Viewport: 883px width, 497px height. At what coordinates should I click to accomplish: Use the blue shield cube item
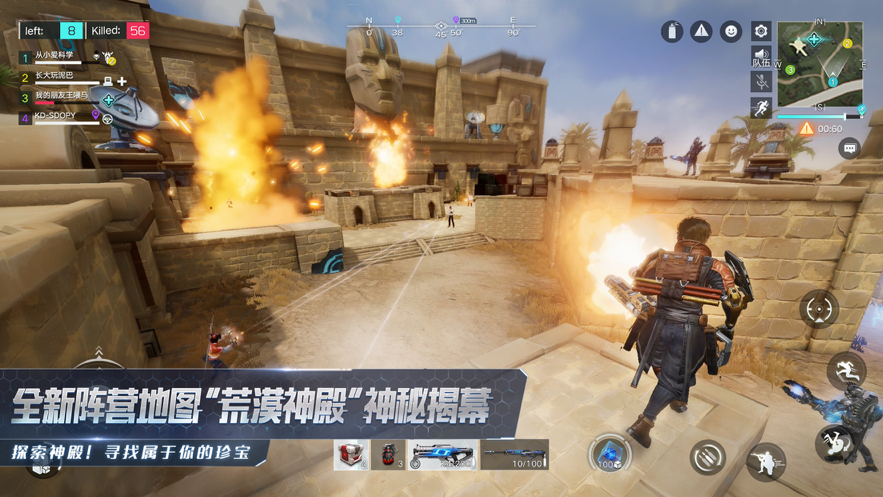point(608,453)
